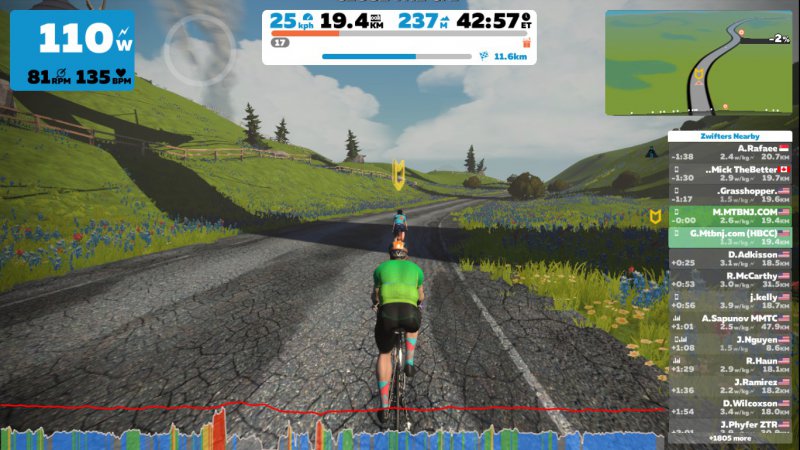800x450 pixels.
Task: Open the watts power readout panel
Action: coord(72,49)
